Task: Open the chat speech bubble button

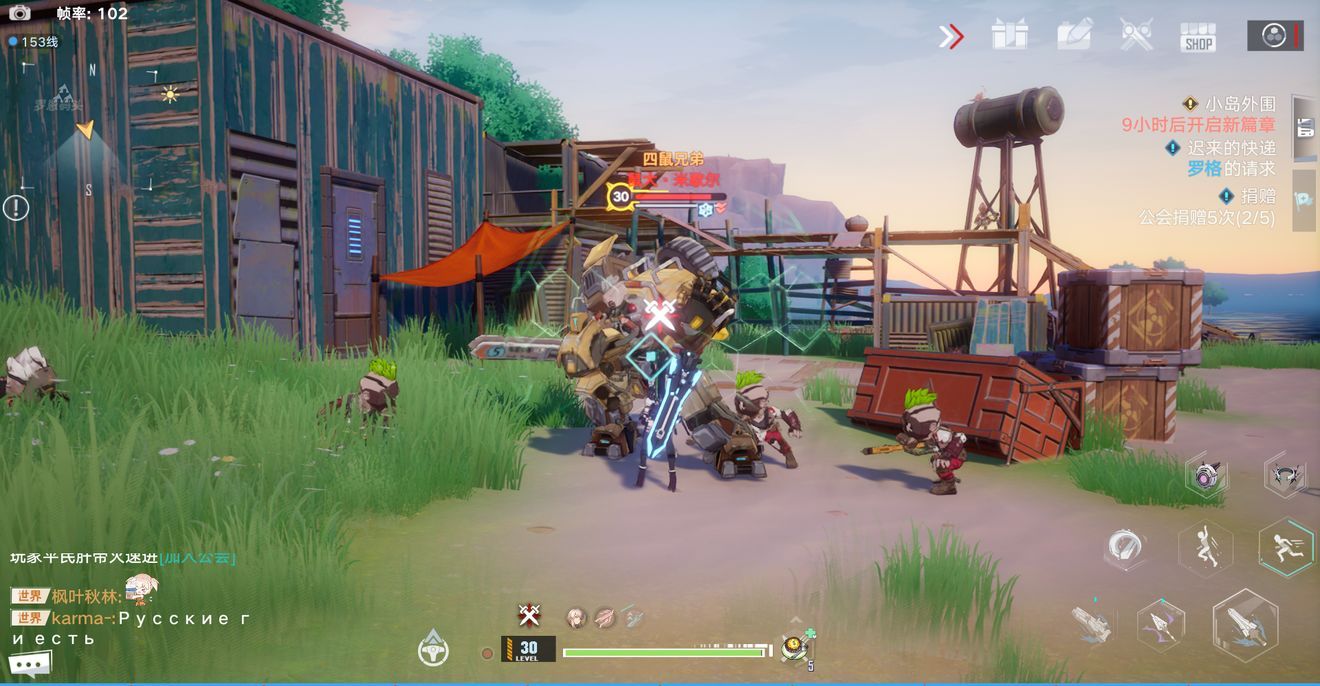Action: [x=30, y=663]
